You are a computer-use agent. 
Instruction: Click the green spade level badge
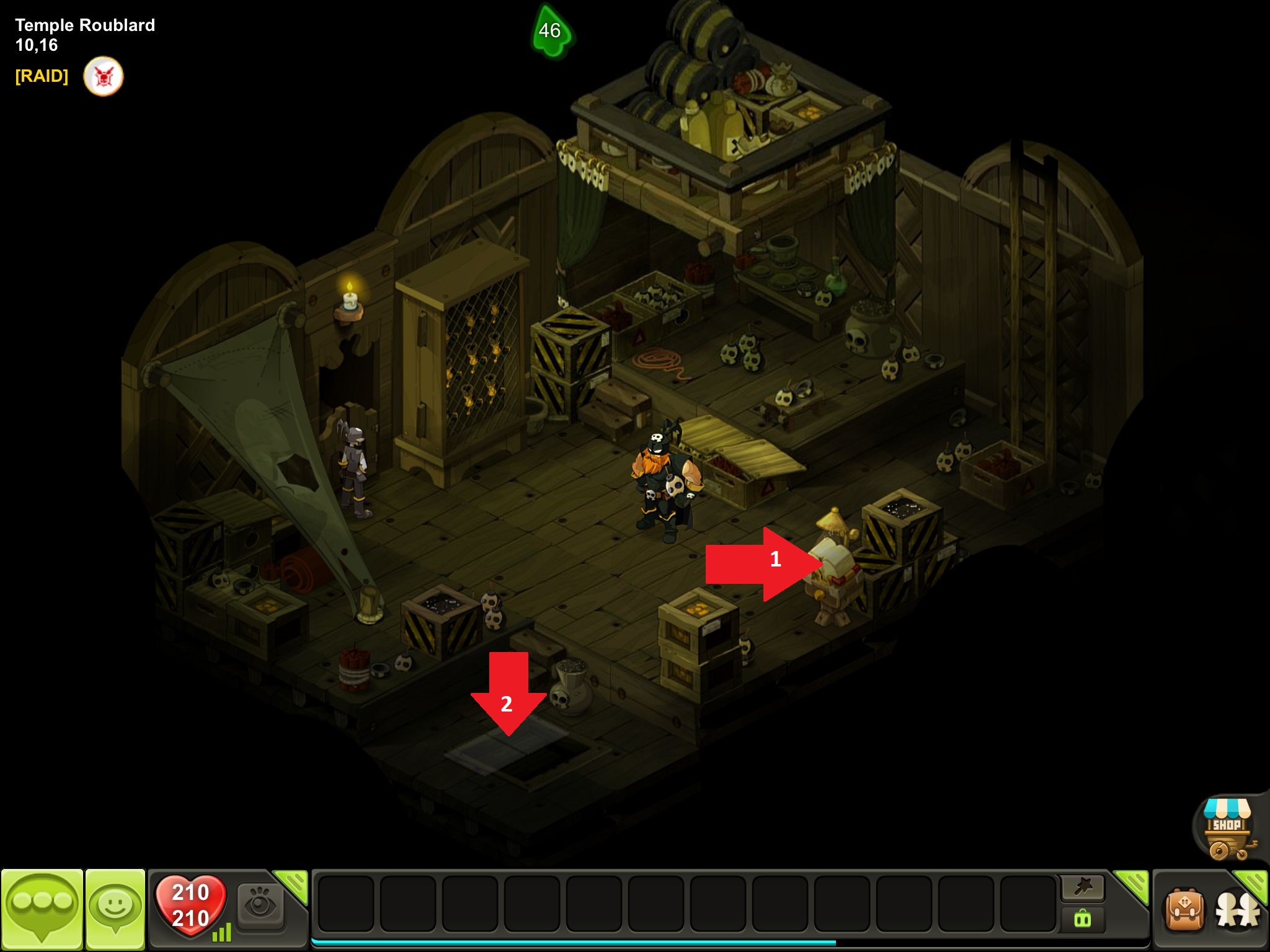(551, 31)
